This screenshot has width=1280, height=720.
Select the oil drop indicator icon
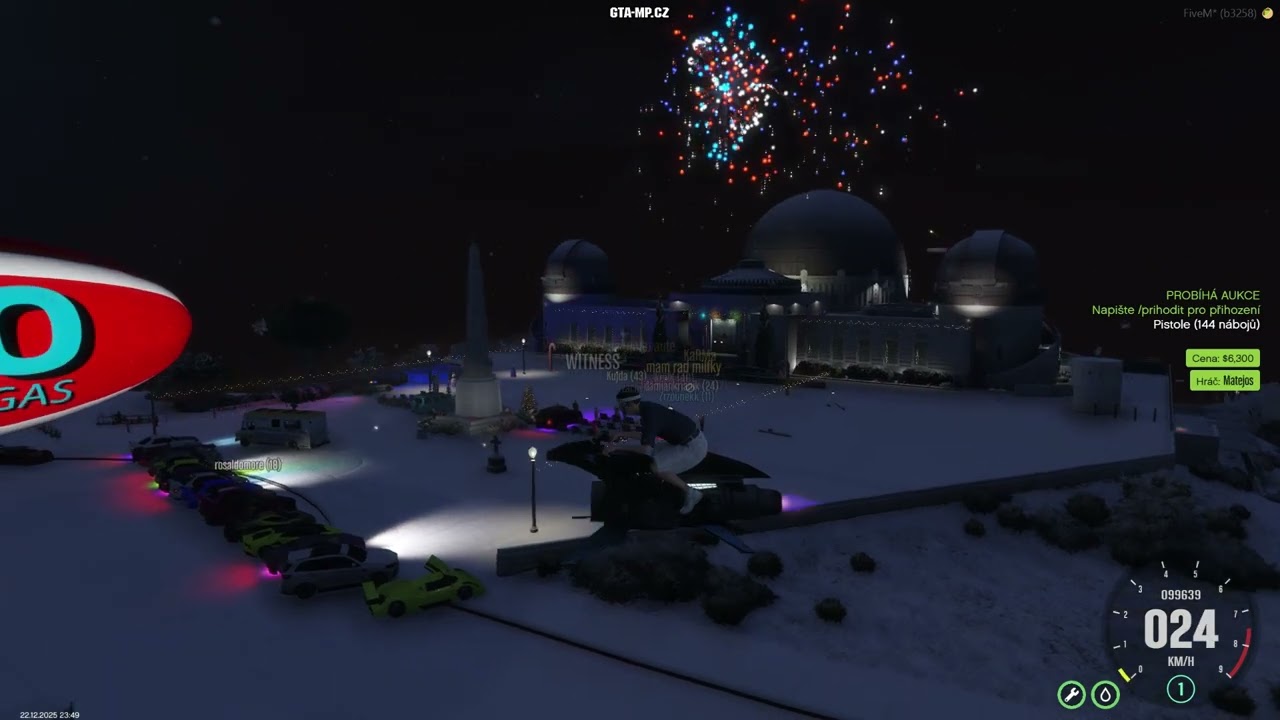click(x=1105, y=694)
